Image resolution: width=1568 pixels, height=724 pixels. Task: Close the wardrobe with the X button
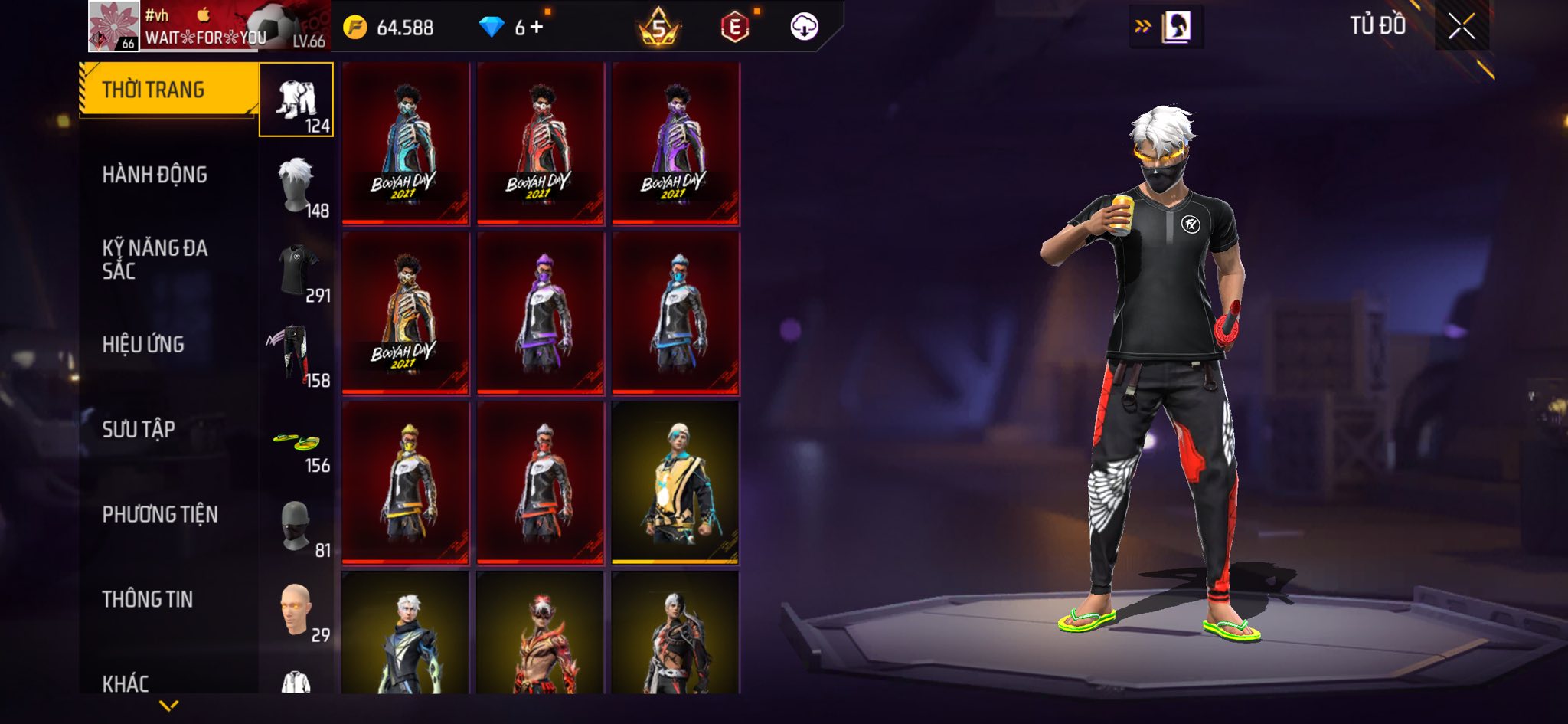(1461, 27)
